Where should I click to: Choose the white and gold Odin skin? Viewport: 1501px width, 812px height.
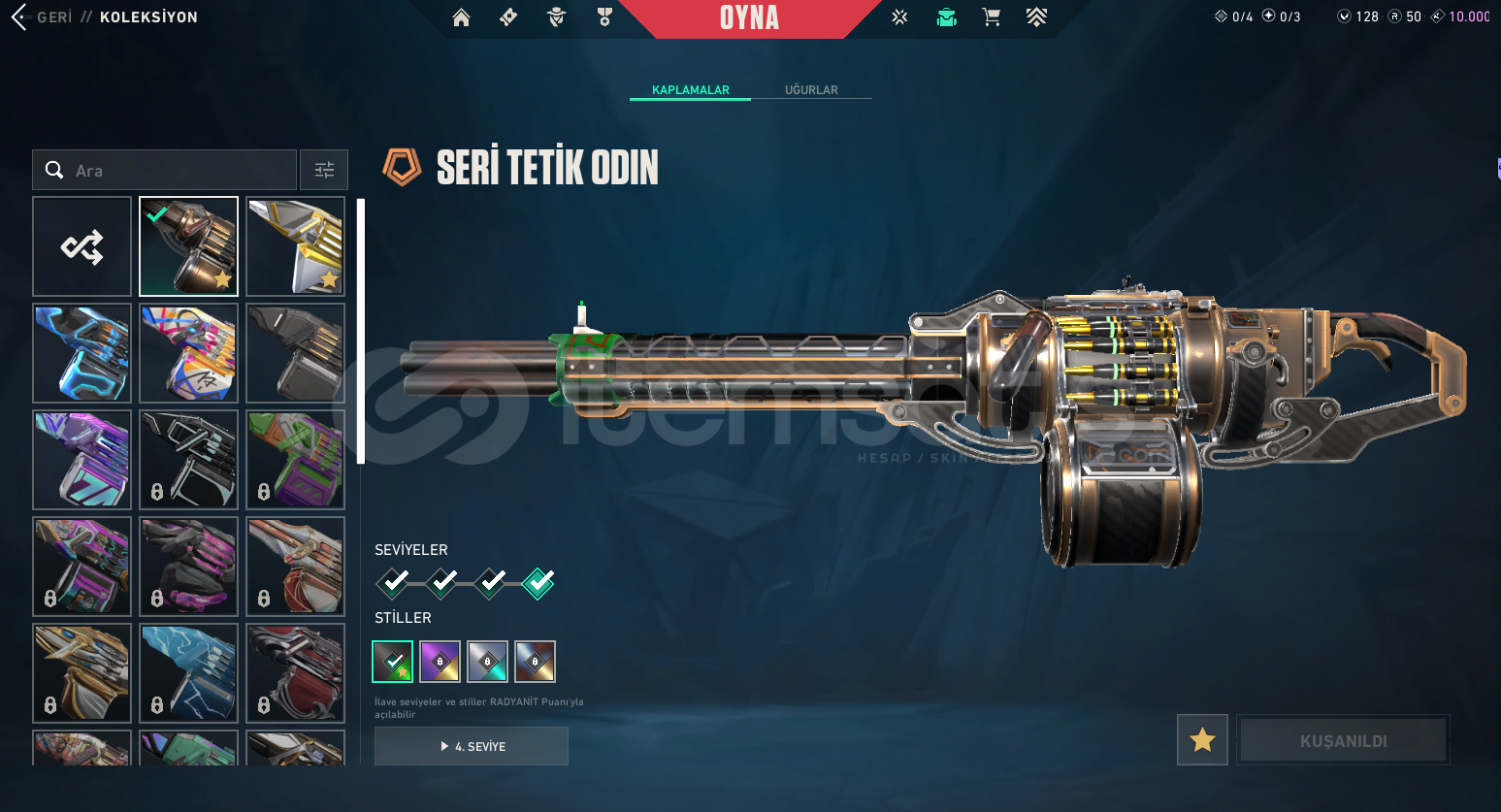(296, 246)
